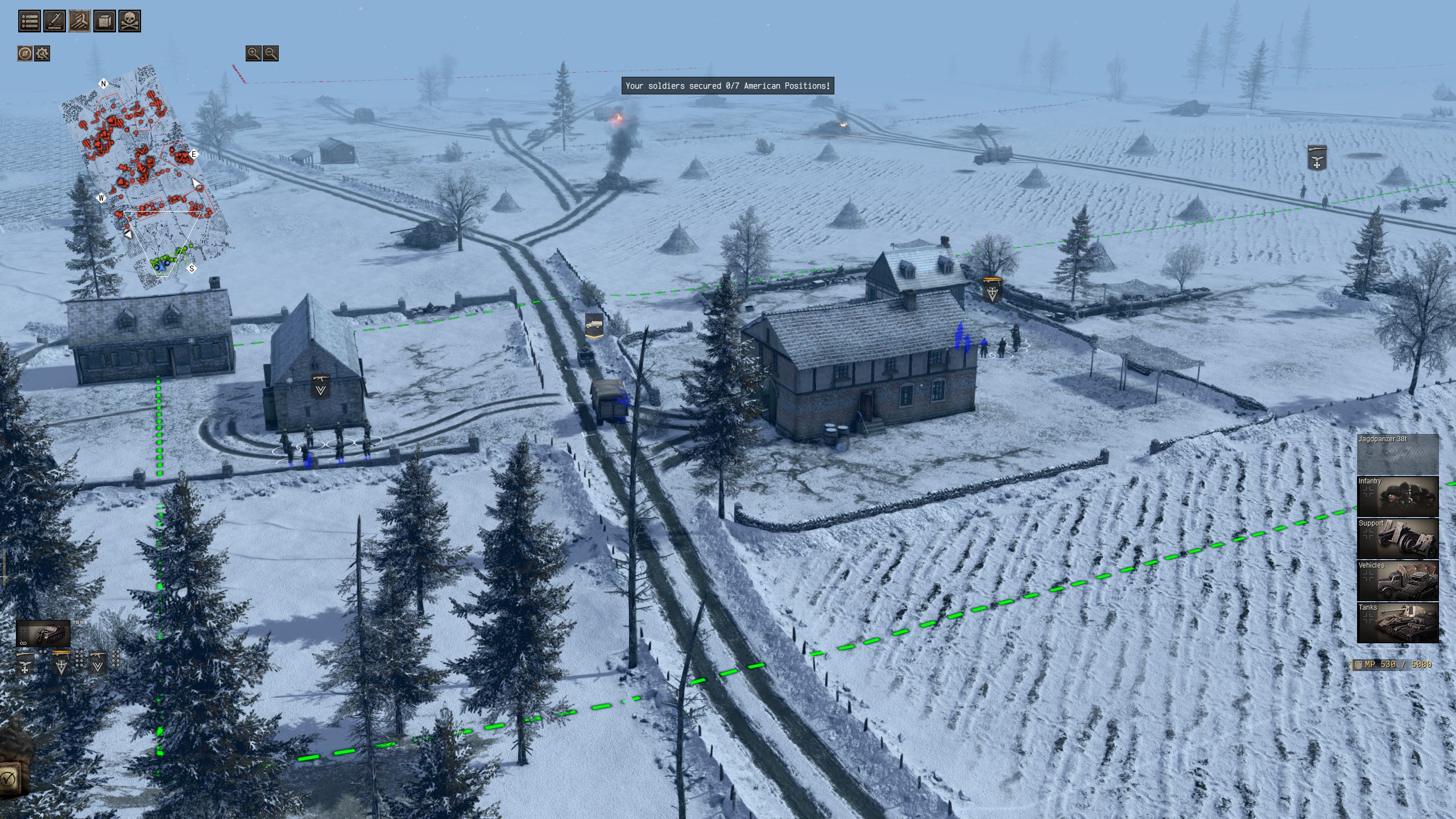Screen dimensions: 1456x819
Task: Choose the Vehicles reinforcement category
Action: coord(1397,581)
